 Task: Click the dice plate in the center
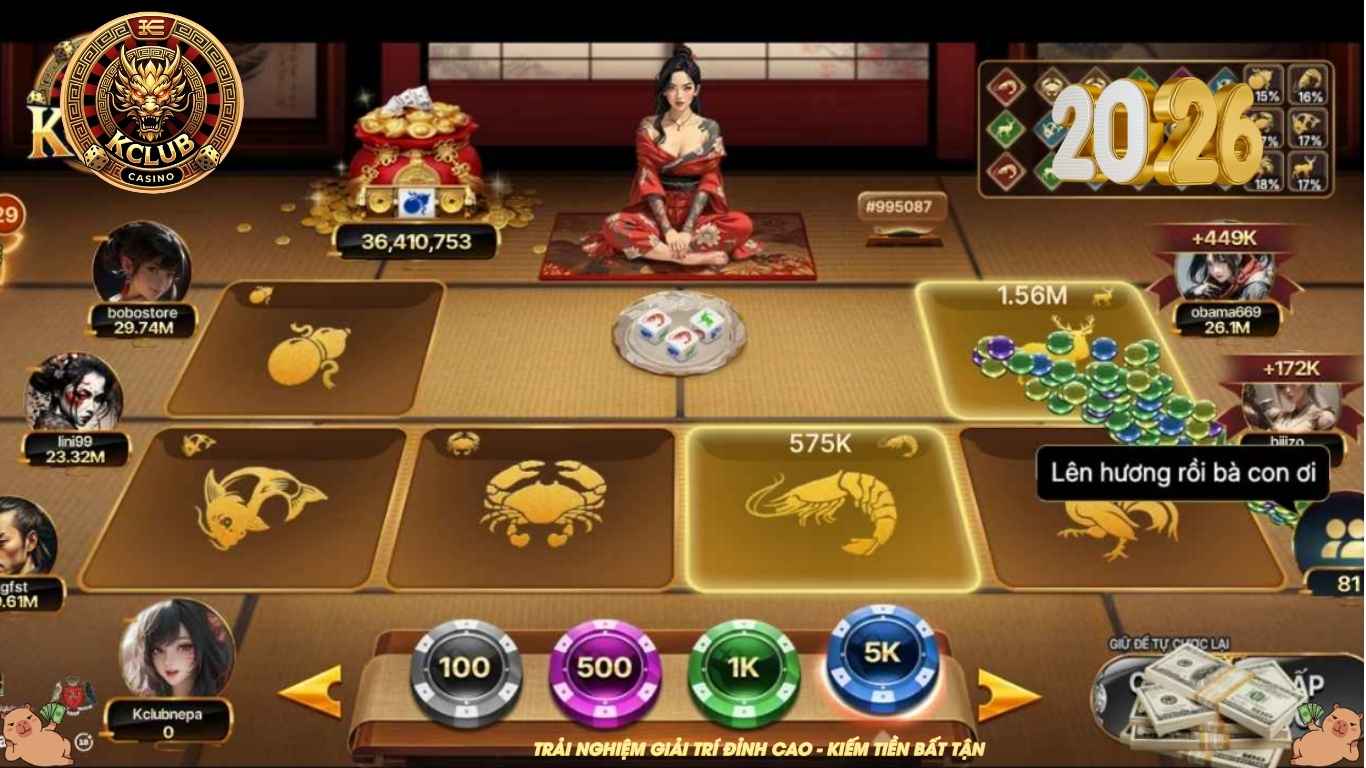[x=680, y=335]
